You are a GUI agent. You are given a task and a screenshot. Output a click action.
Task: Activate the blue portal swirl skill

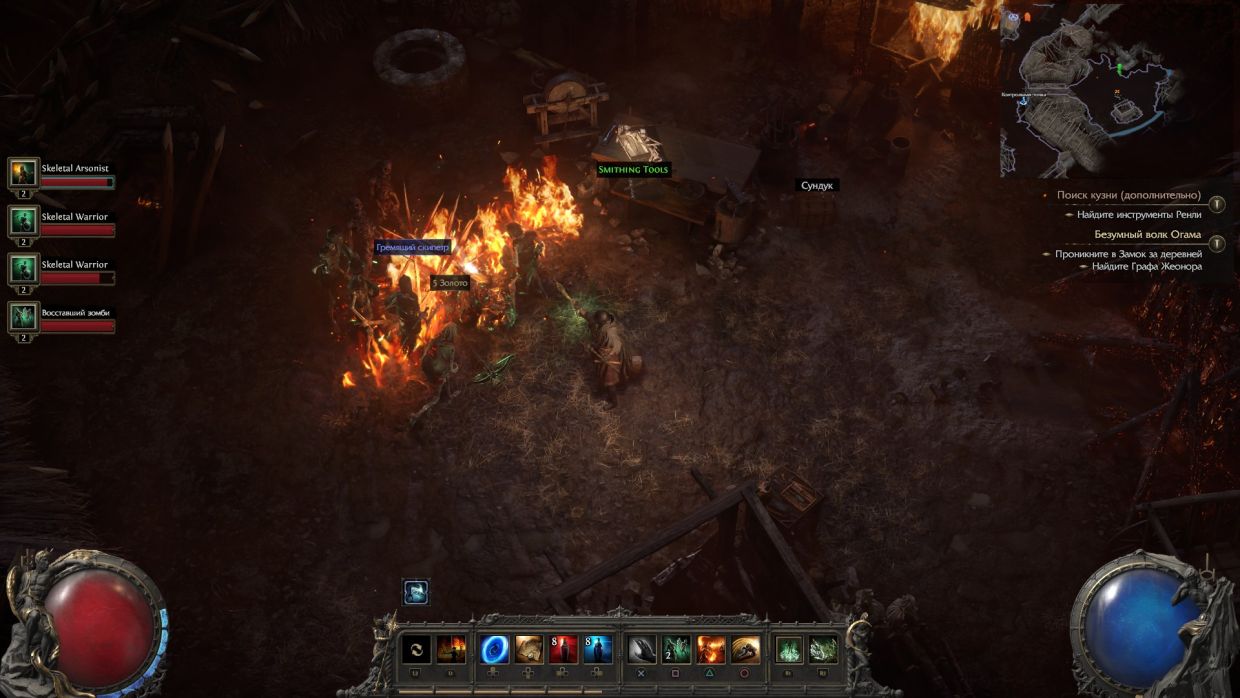(495, 650)
